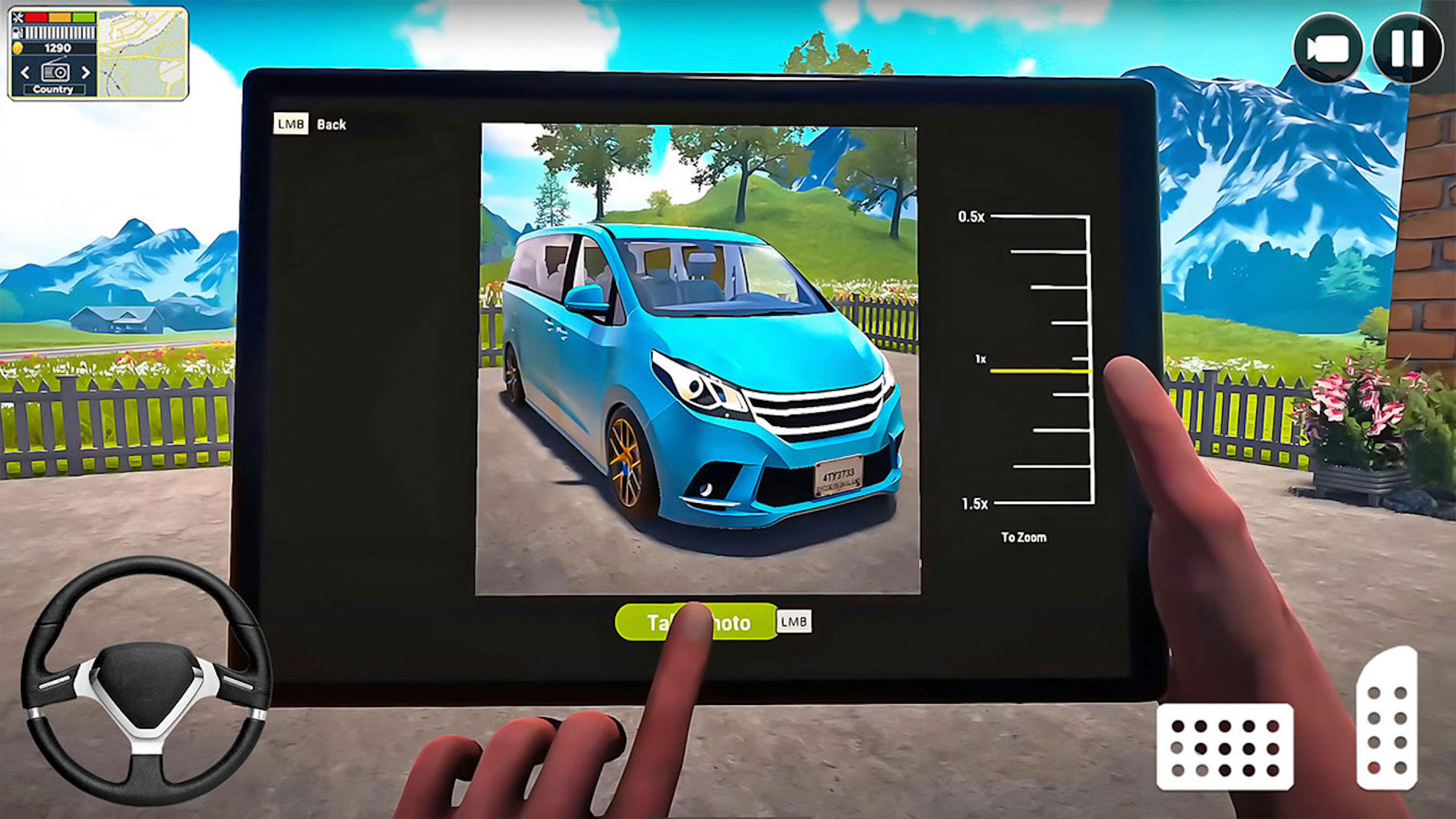Click the LMB Back label on the tablet
Viewport: 1456px width, 819px height.
pos(309,123)
